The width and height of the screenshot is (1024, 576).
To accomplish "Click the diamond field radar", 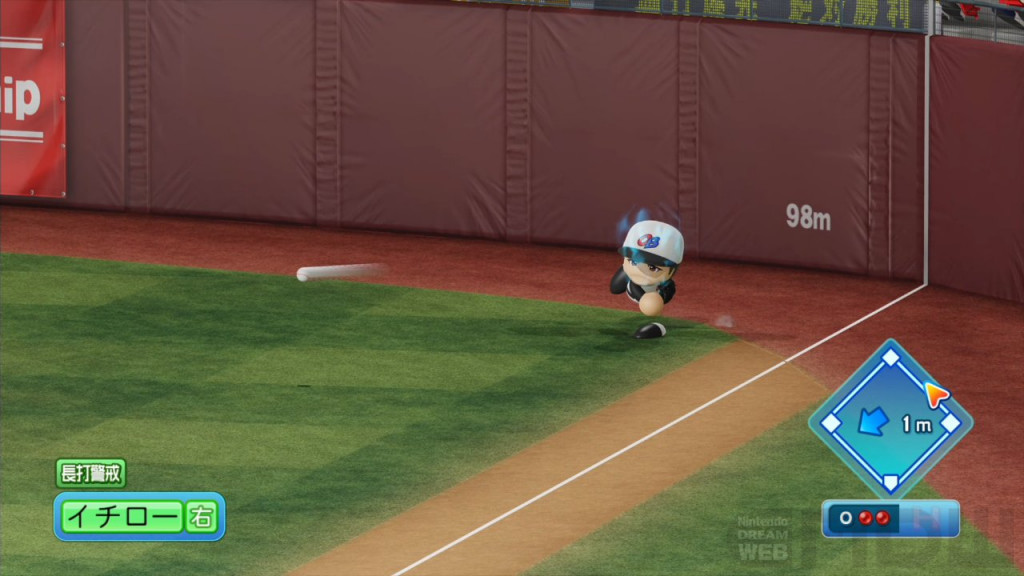I will [889, 420].
